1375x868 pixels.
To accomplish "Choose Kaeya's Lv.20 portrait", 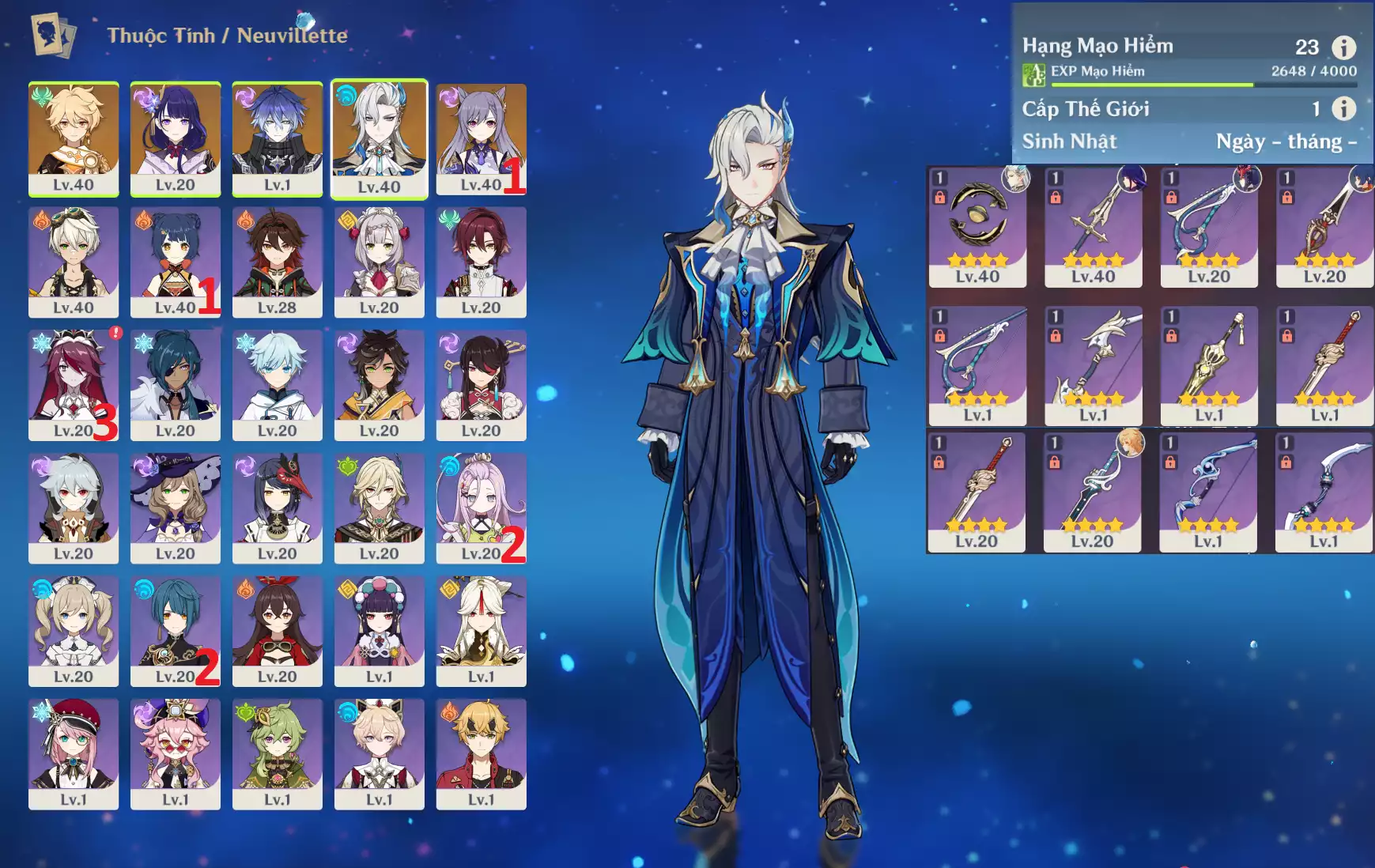I will click(x=176, y=385).
